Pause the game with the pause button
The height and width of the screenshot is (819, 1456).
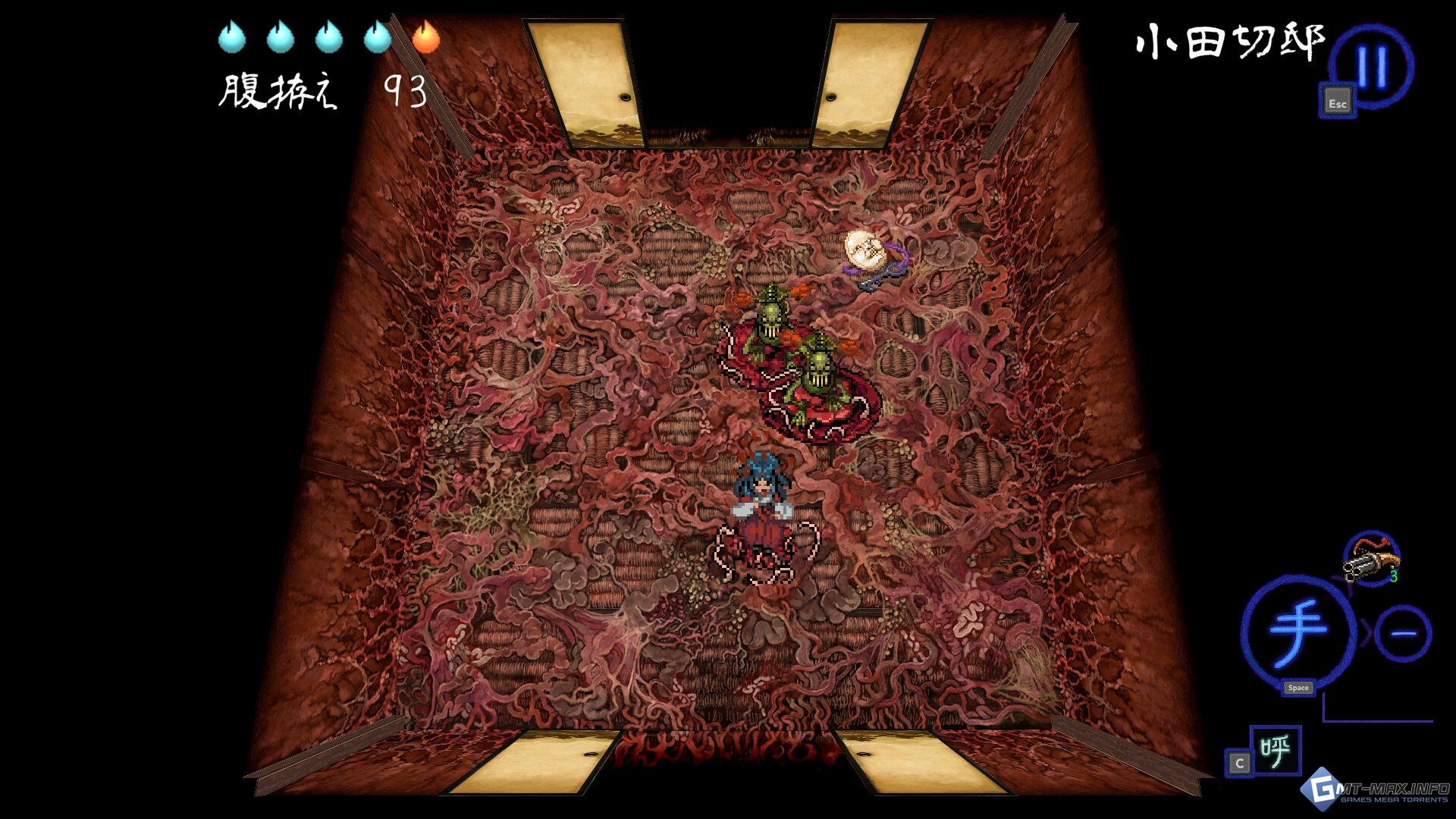click(x=1373, y=67)
